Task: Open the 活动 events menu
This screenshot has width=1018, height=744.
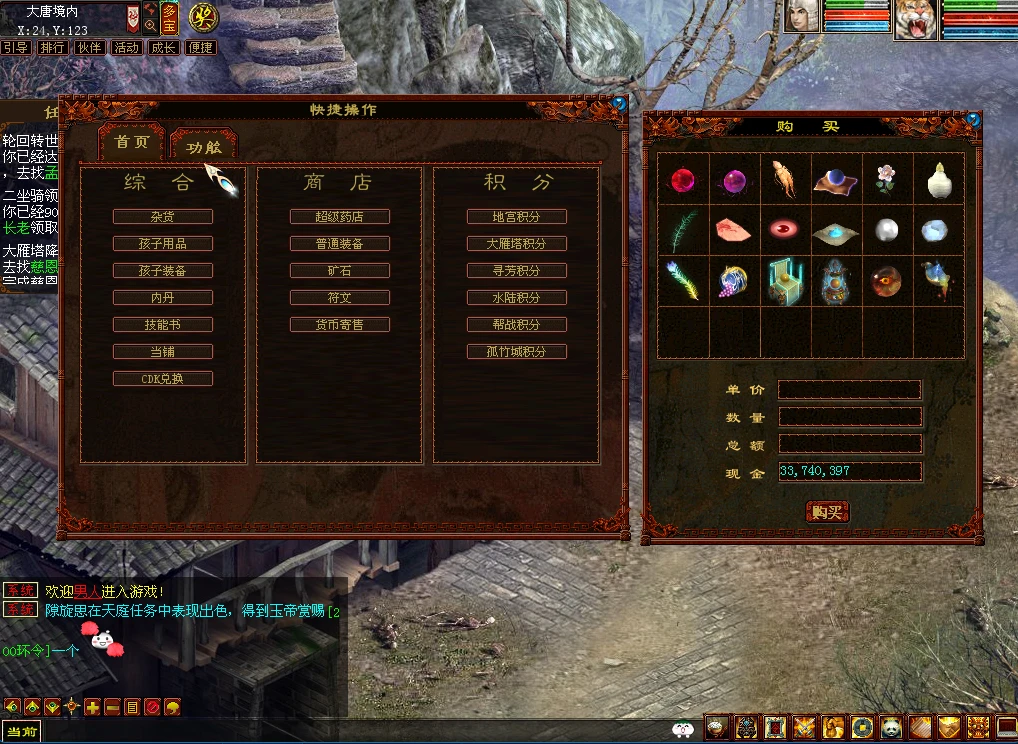Action: pyautogui.click(x=126, y=47)
